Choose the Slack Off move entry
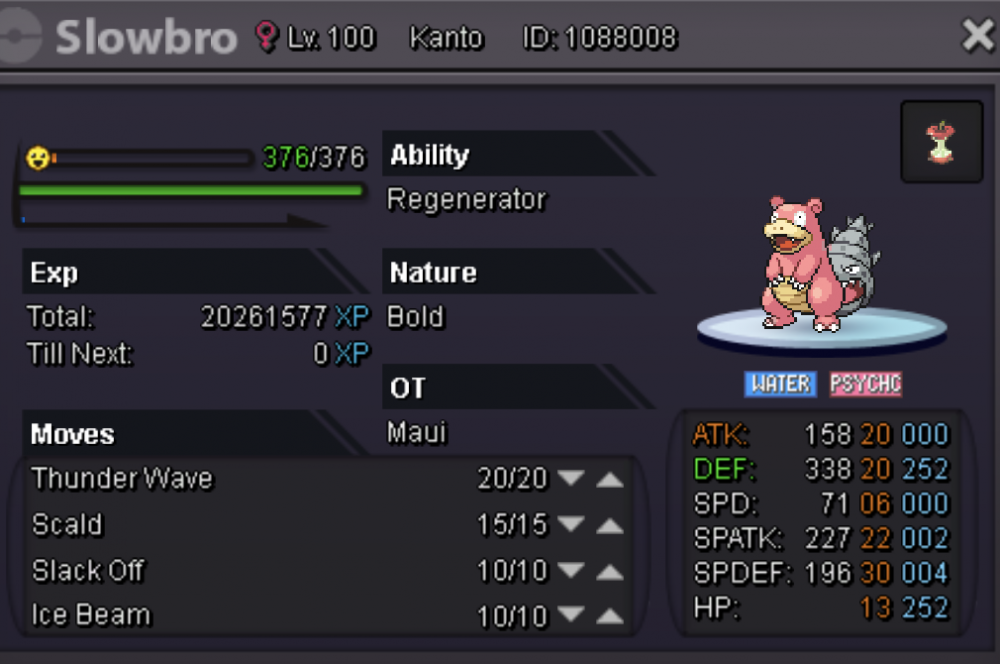This screenshot has height=664, width=1000. click(x=88, y=571)
